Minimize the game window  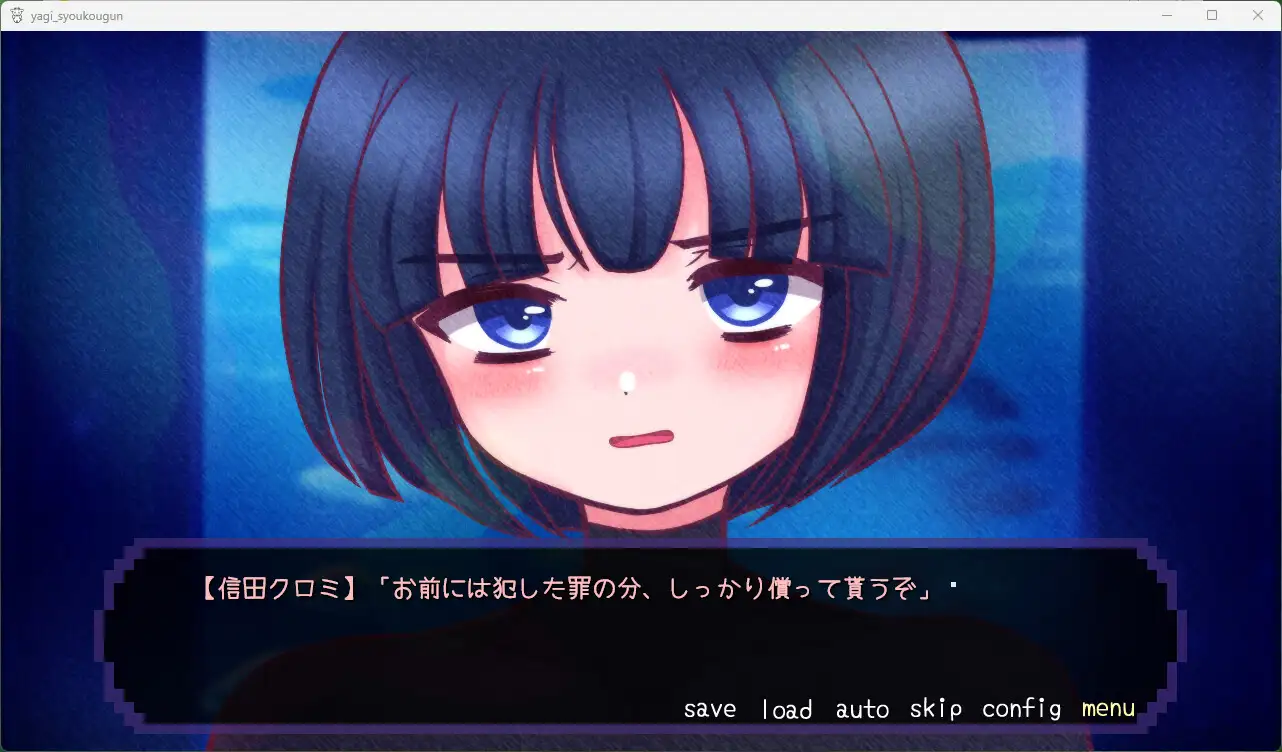pos(1165,15)
